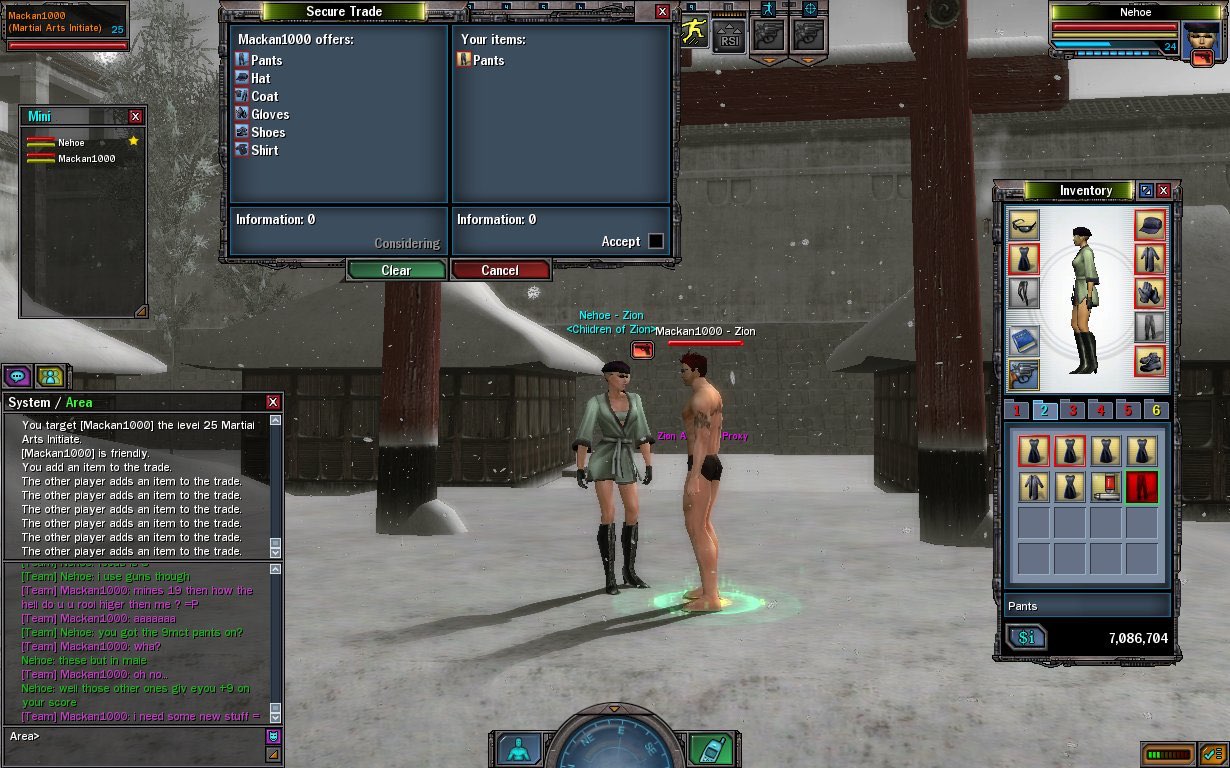Close the Inventory window
Image resolution: width=1230 pixels, height=768 pixels.
click(1163, 190)
